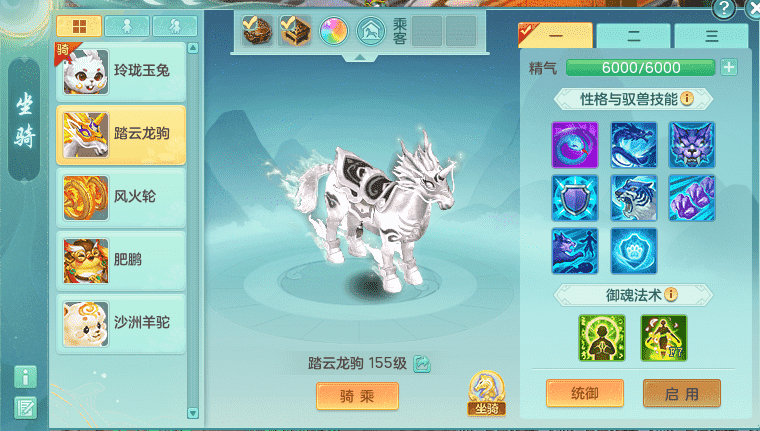This screenshot has width=760, height=431.
Task: Switch to skill plan tab 三
Action: [711, 36]
